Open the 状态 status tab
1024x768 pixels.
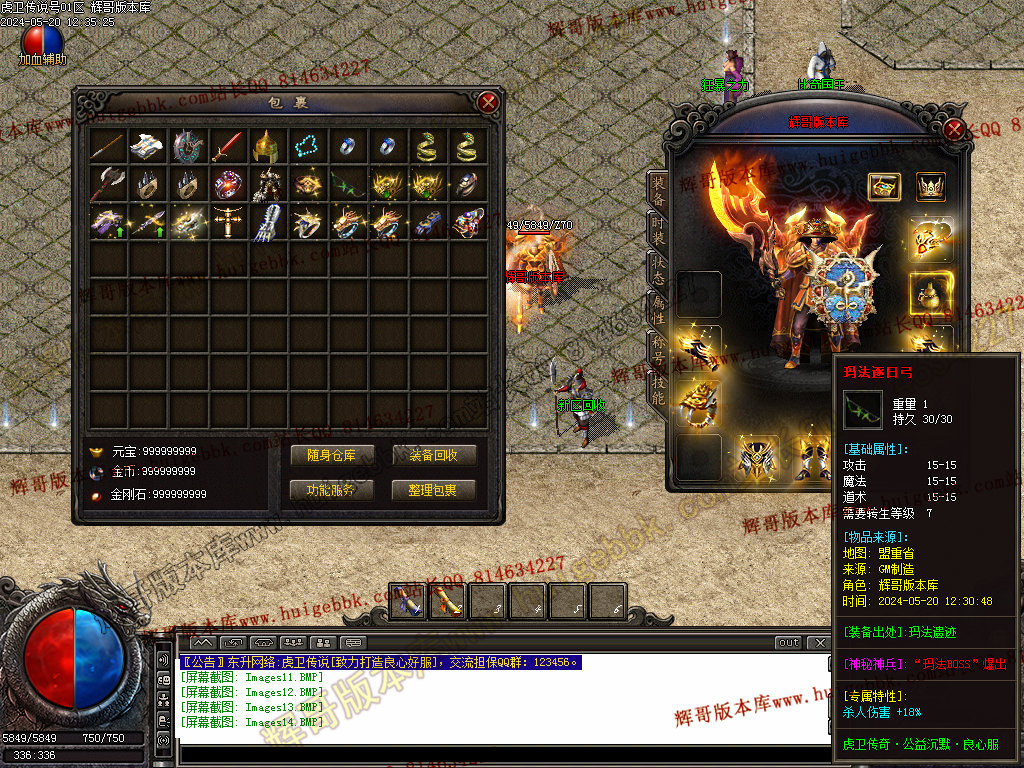tap(658, 266)
